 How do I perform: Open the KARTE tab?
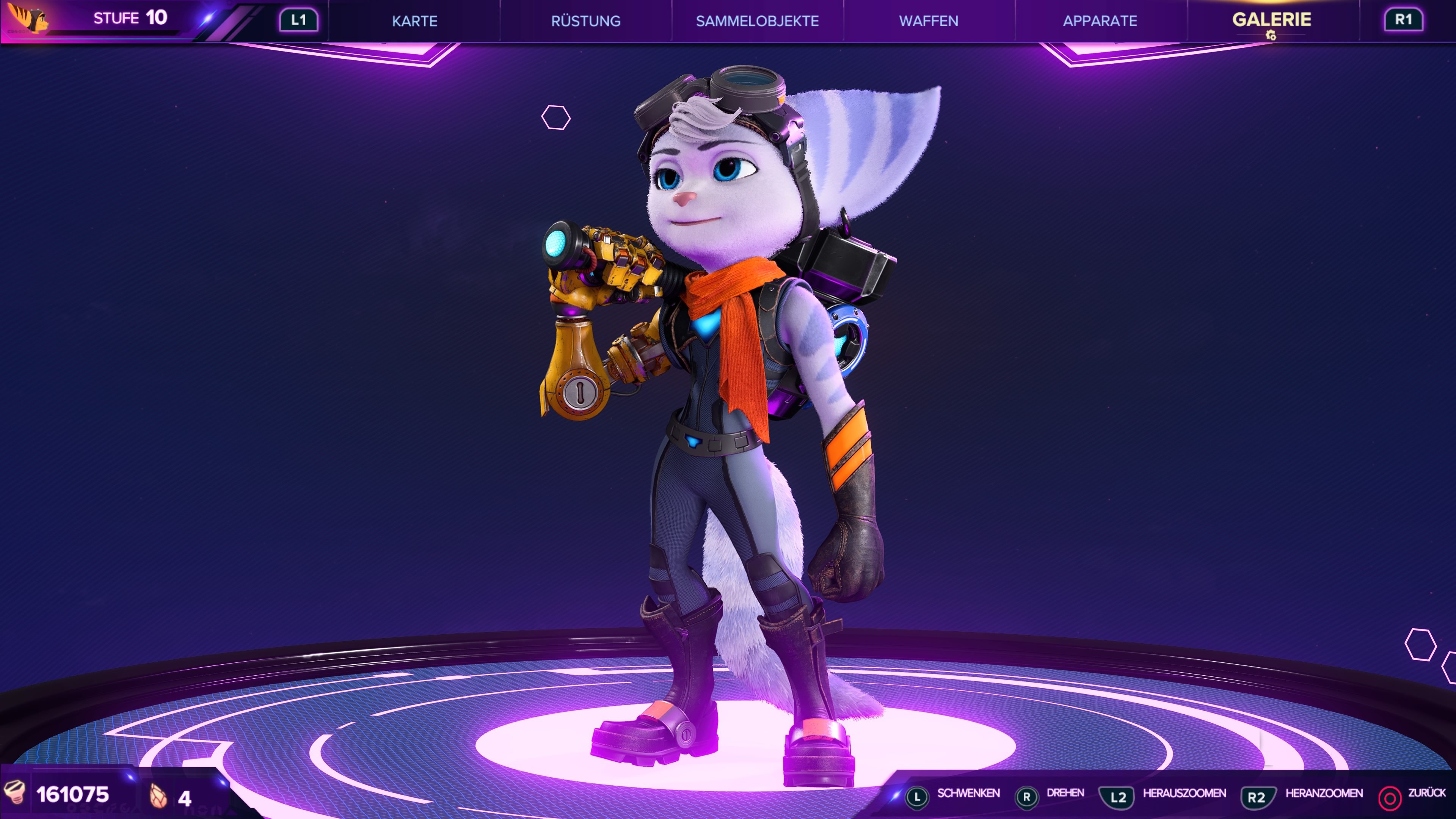click(416, 22)
